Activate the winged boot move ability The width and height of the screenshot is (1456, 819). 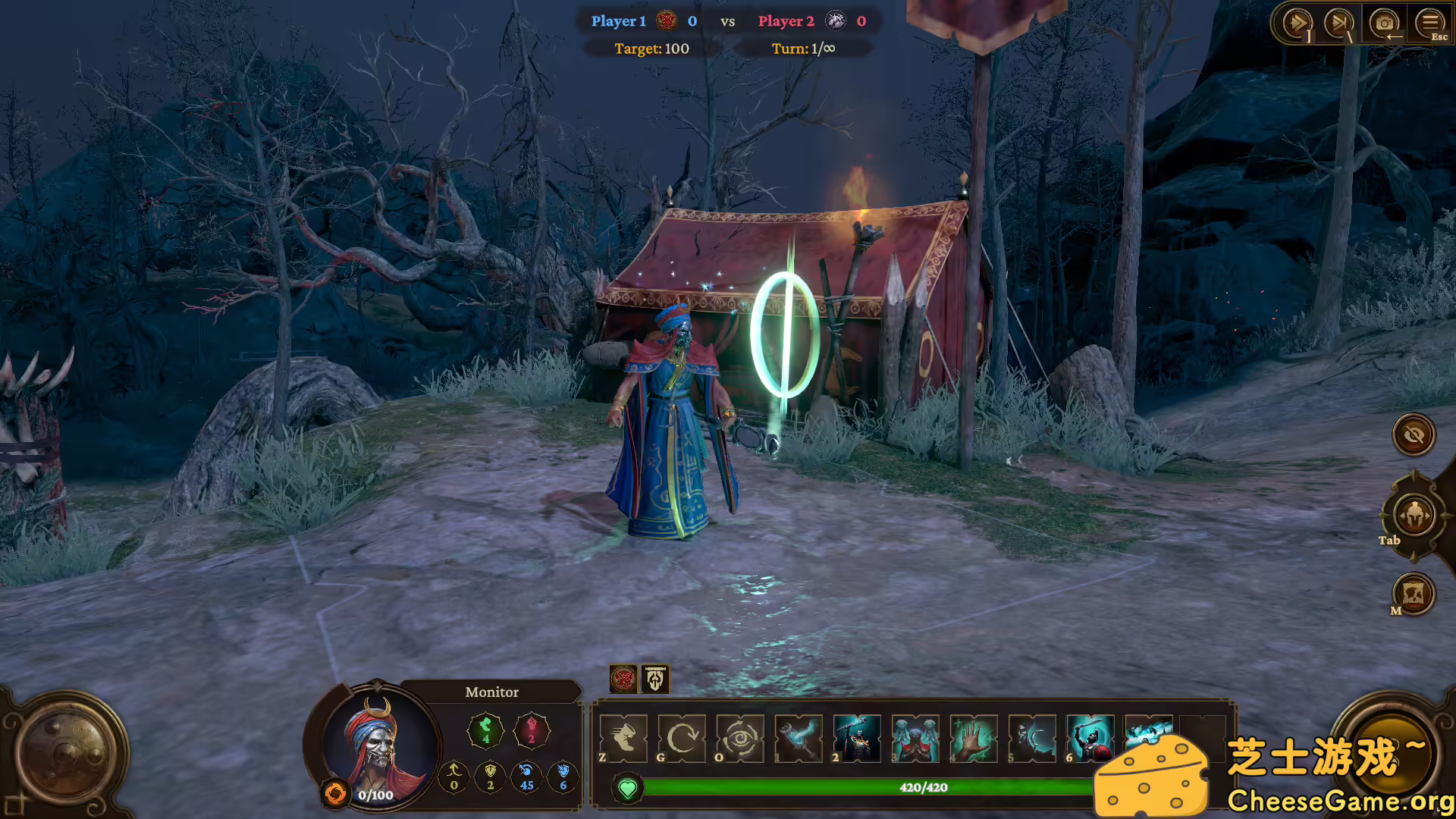[623, 737]
